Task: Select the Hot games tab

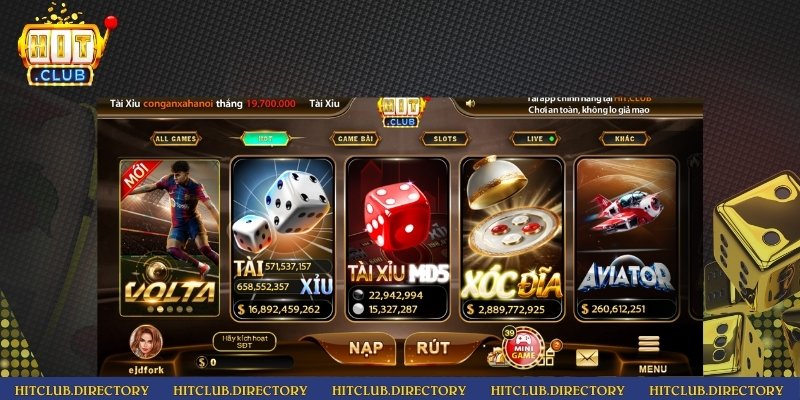Action: tap(265, 139)
